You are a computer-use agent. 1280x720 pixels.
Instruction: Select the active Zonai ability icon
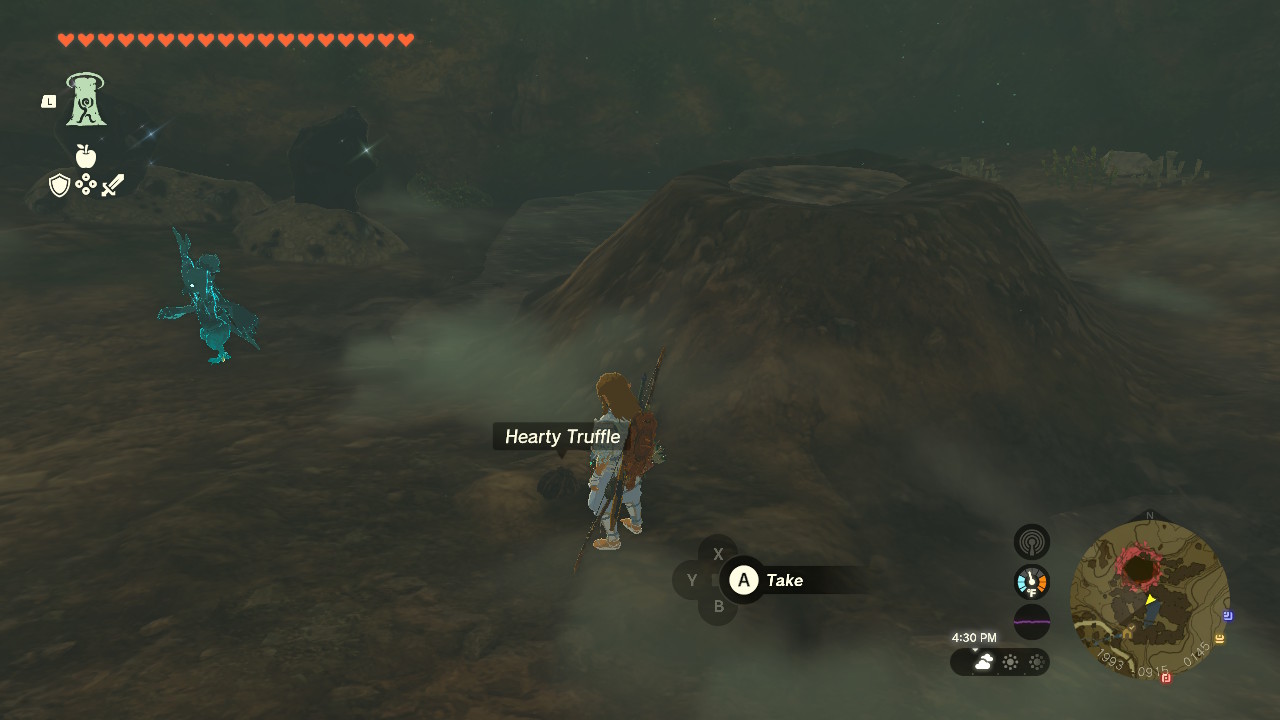click(x=84, y=99)
